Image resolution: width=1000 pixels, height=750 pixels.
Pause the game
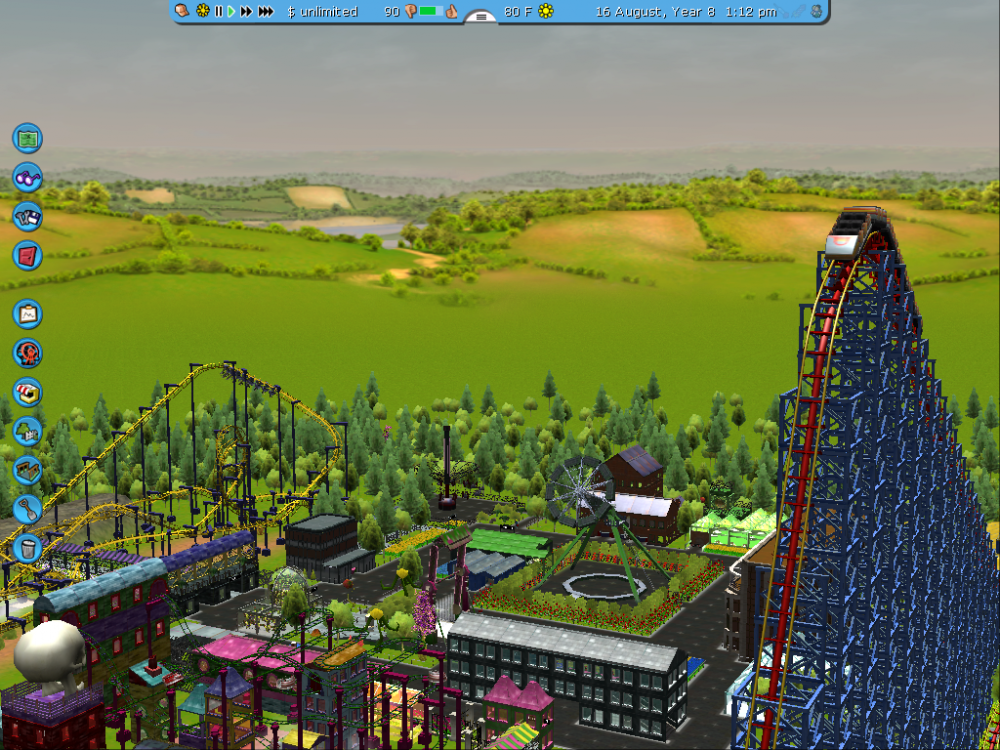(218, 11)
